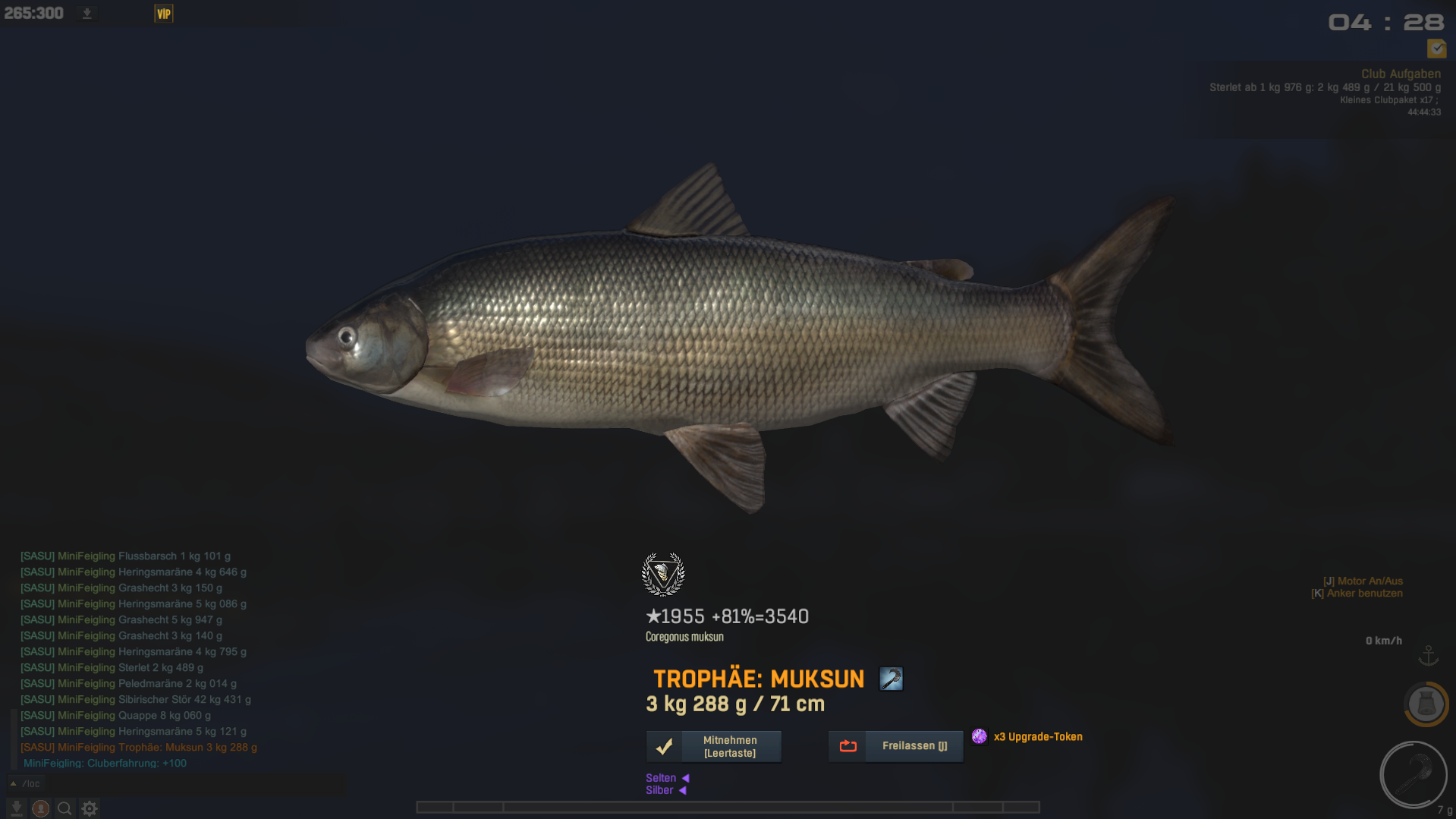Click the Muksun trophy chat message

[x=139, y=748]
